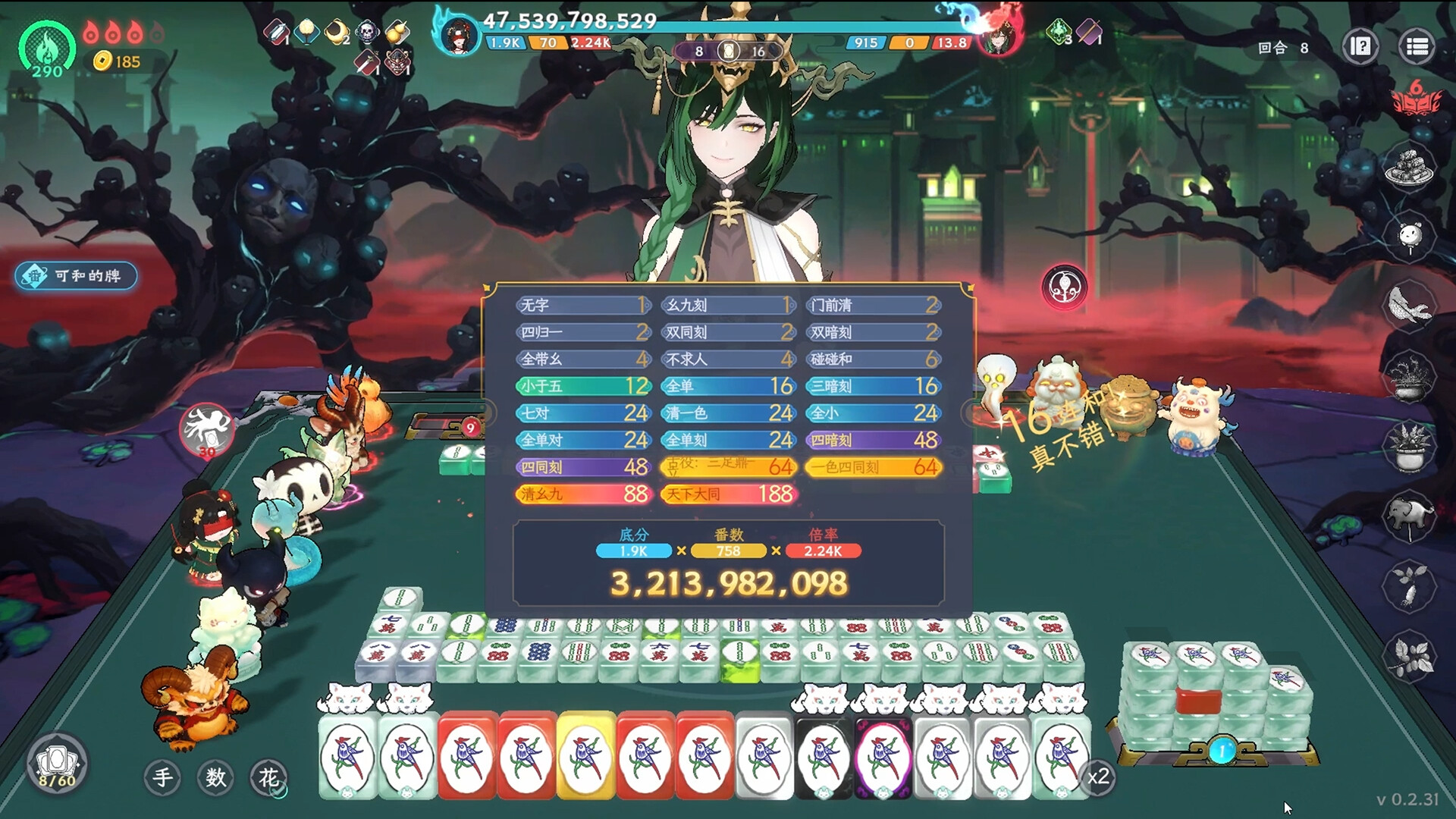Open the tile reference panel via the 'I?' icon

1361,45
